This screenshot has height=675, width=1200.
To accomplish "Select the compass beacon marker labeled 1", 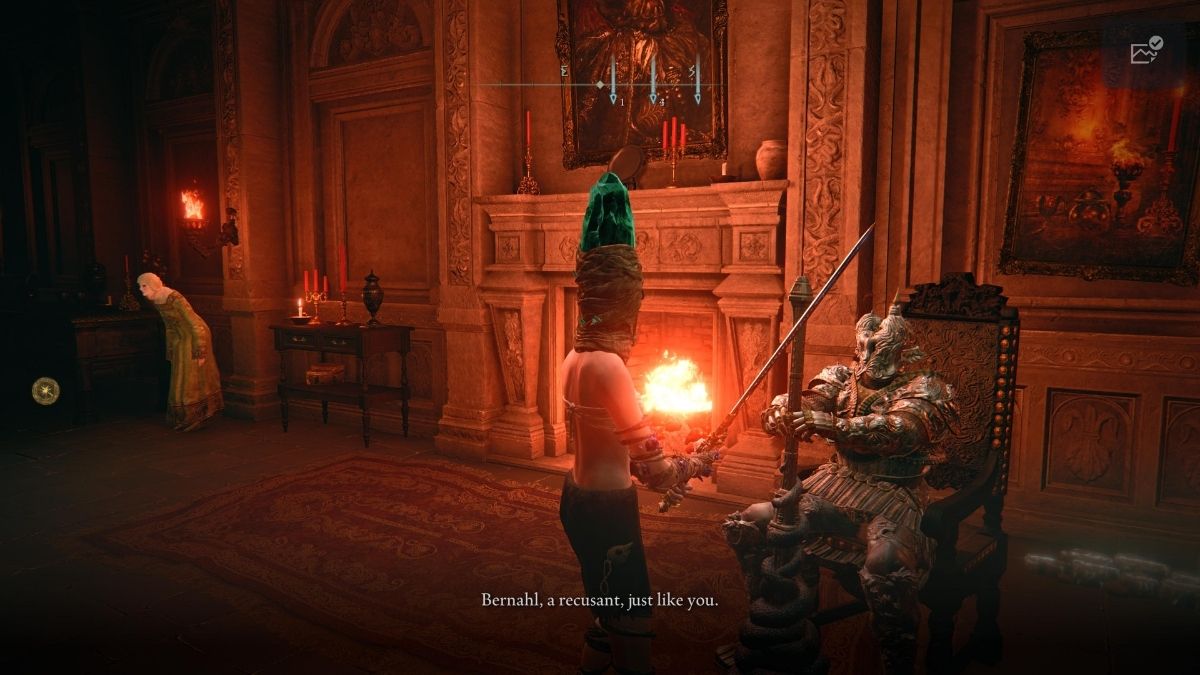I will [x=613, y=81].
